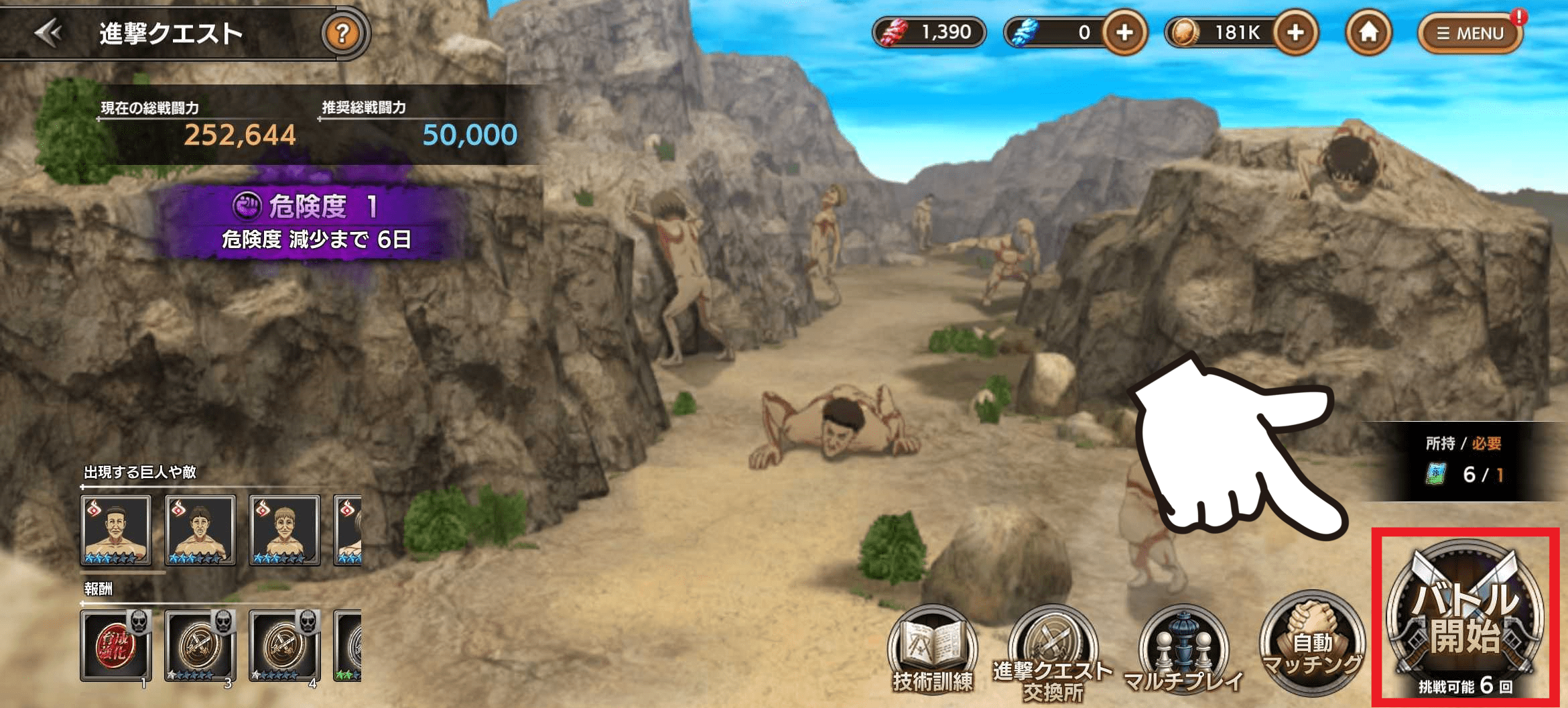Go back with the arrow button
This screenshot has width=1568, height=708.
pyautogui.click(x=48, y=32)
